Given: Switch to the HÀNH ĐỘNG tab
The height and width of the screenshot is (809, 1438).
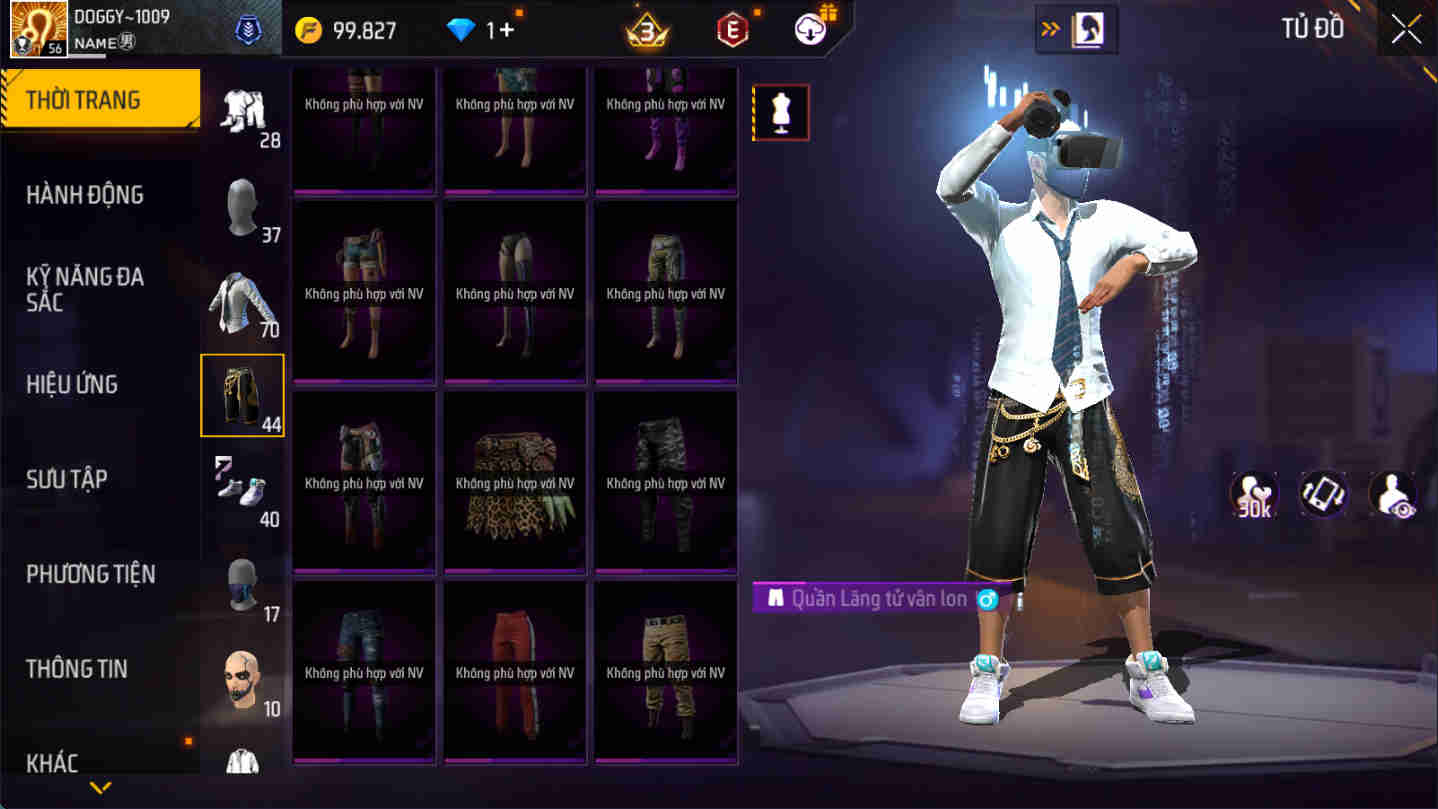Looking at the screenshot, I should (85, 194).
